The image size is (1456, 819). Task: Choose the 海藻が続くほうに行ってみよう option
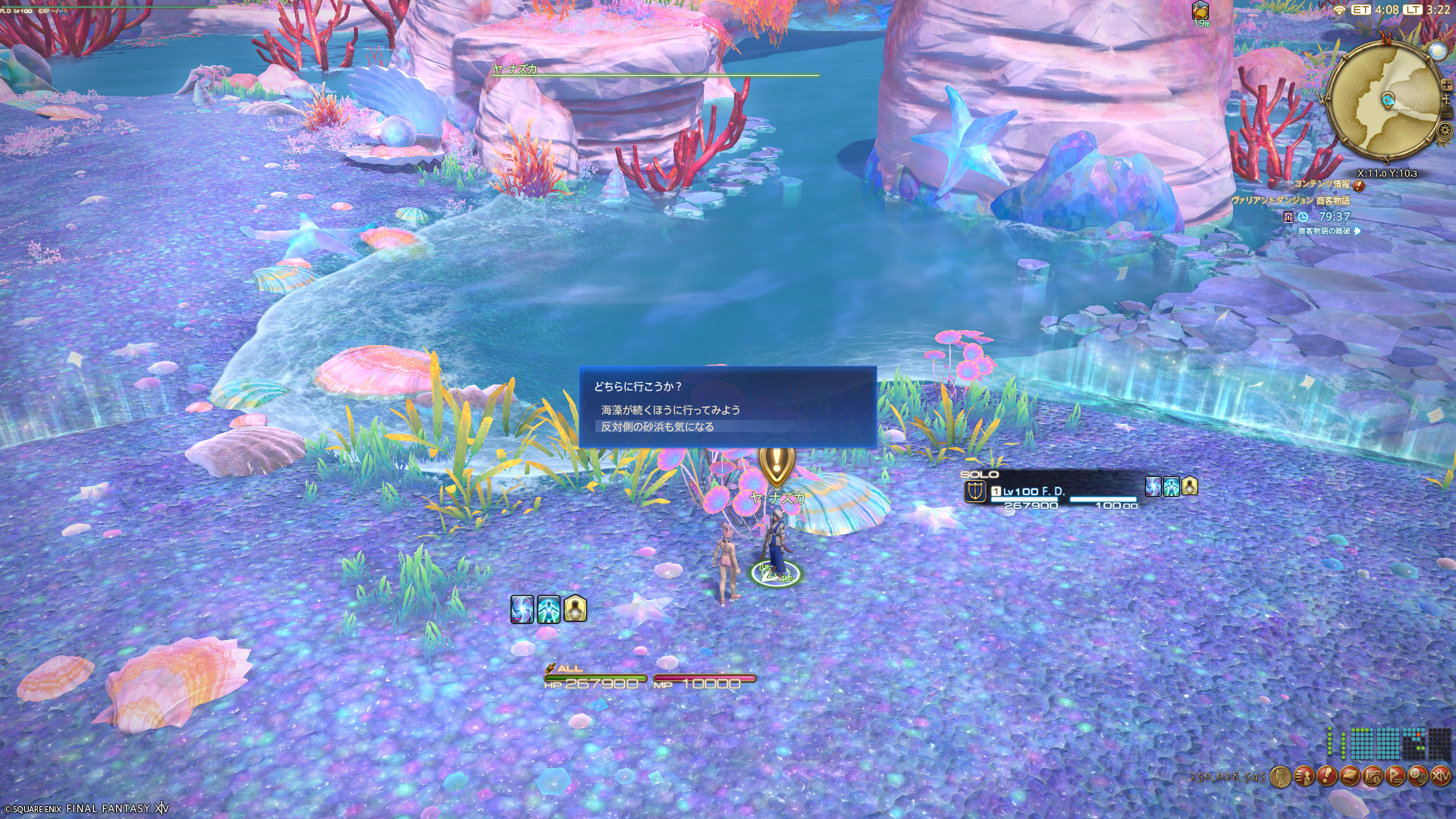coord(670,409)
